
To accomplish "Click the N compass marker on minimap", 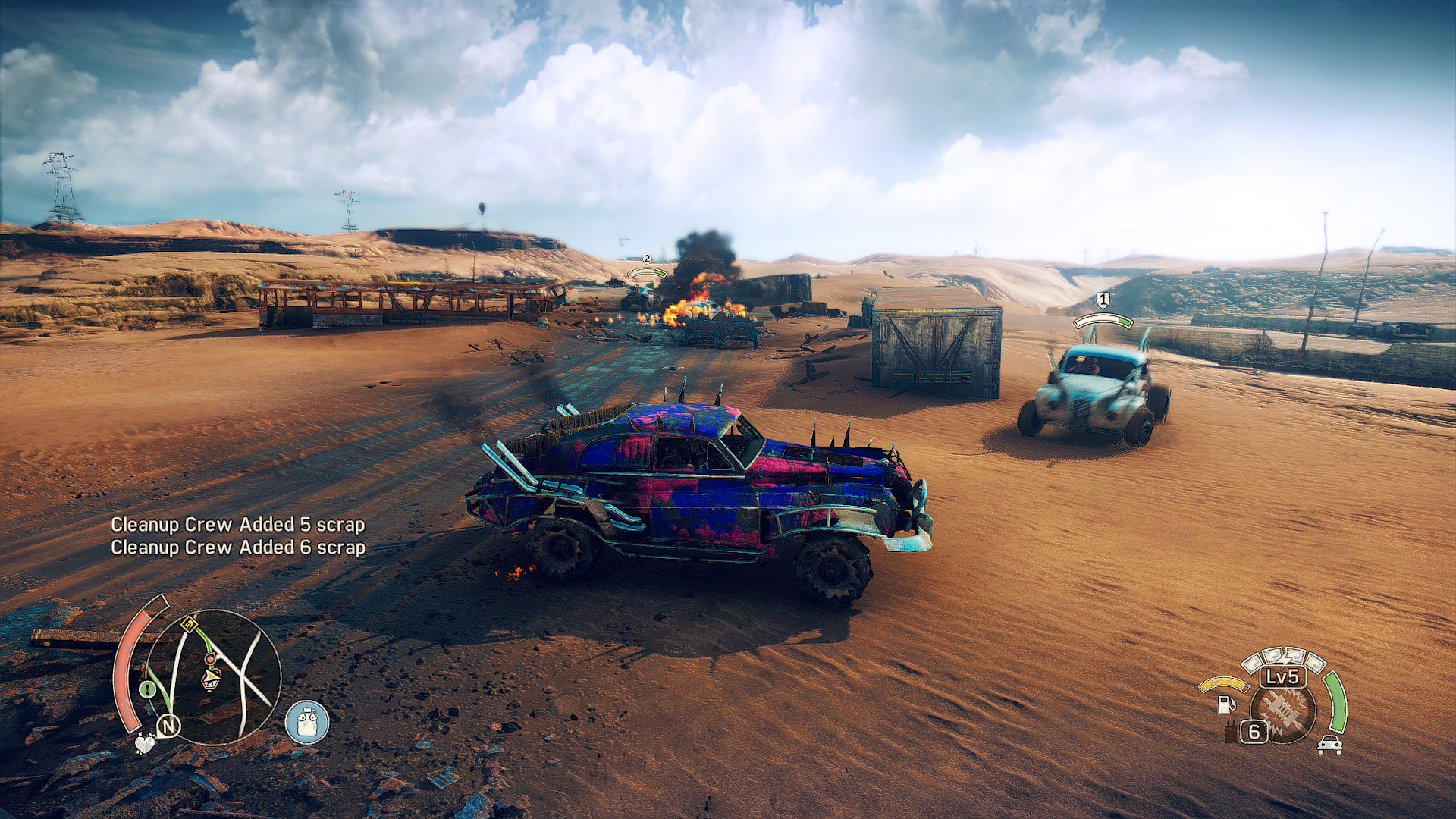I will point(168,726).
